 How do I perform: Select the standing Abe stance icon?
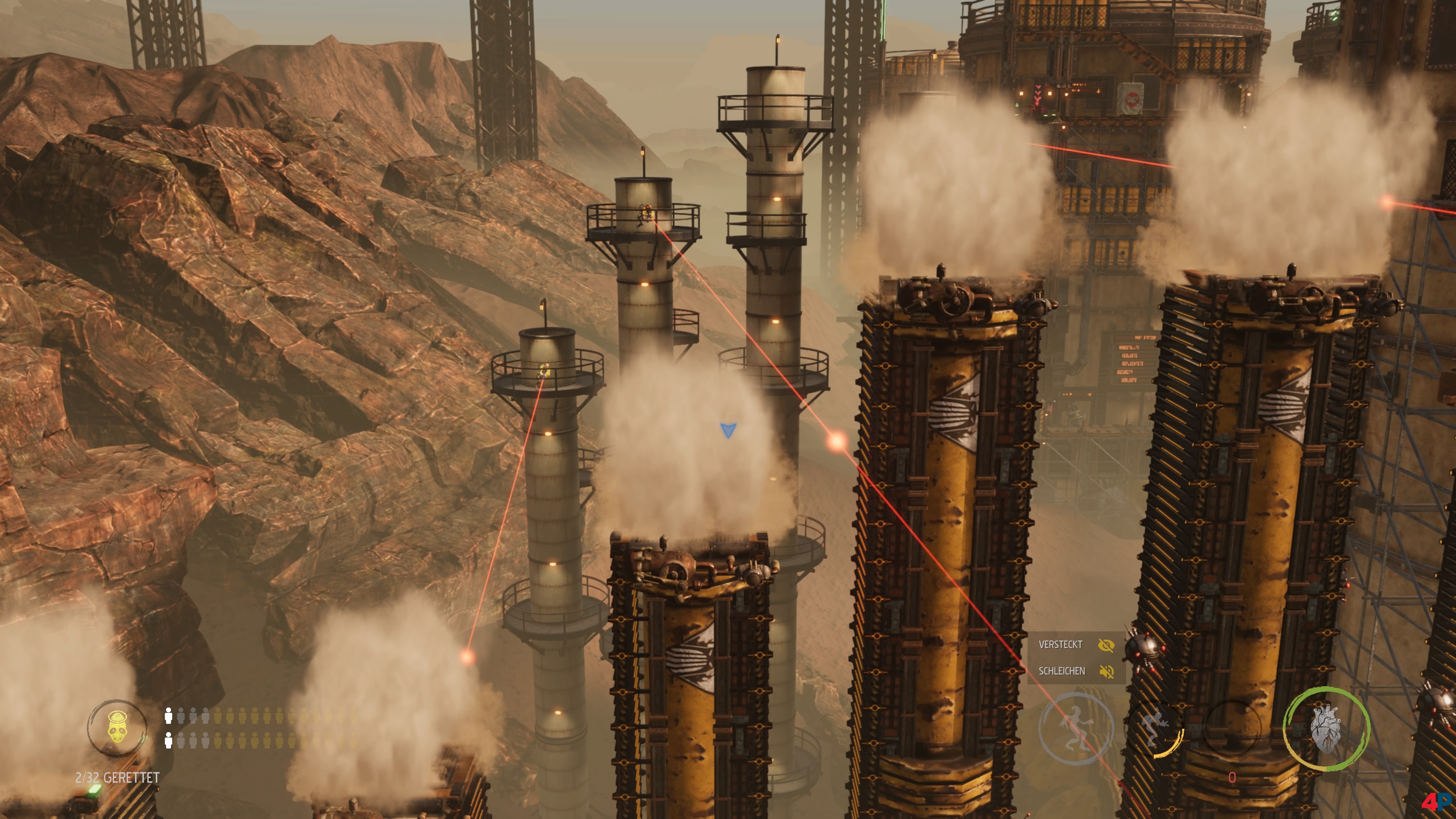pyautogui.click(x=1076, y=728)
